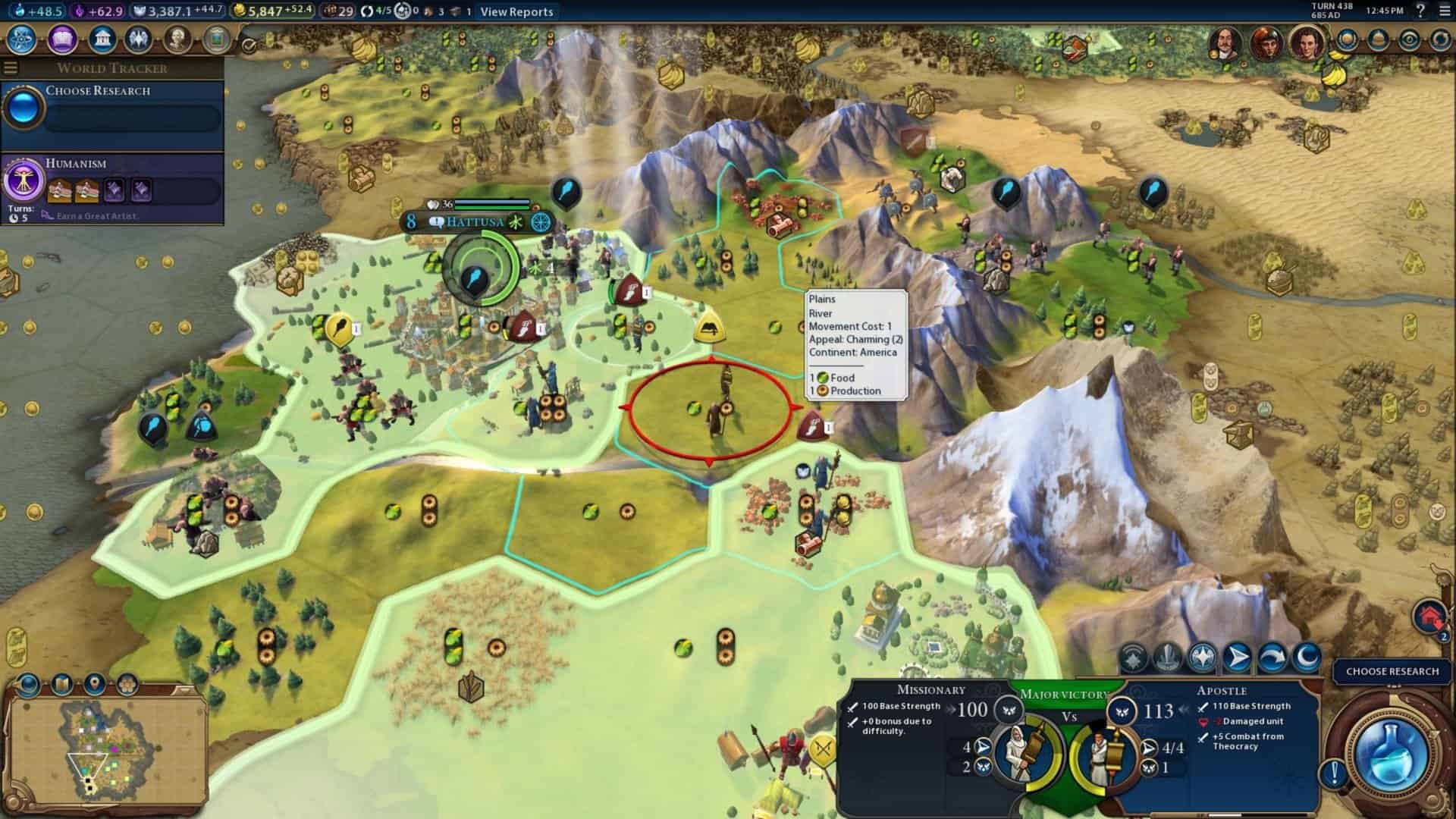Select the helmeted leader portrait
This screenshot has width=1456, height=819.
1266,42
